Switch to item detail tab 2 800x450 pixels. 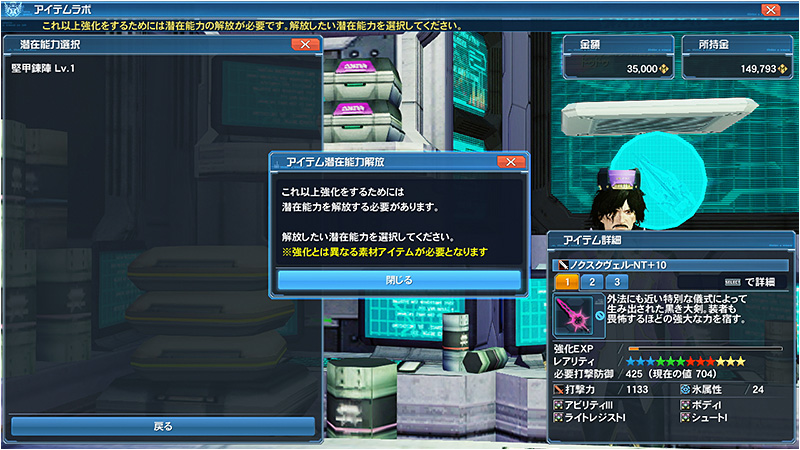(x=591, y=282)
